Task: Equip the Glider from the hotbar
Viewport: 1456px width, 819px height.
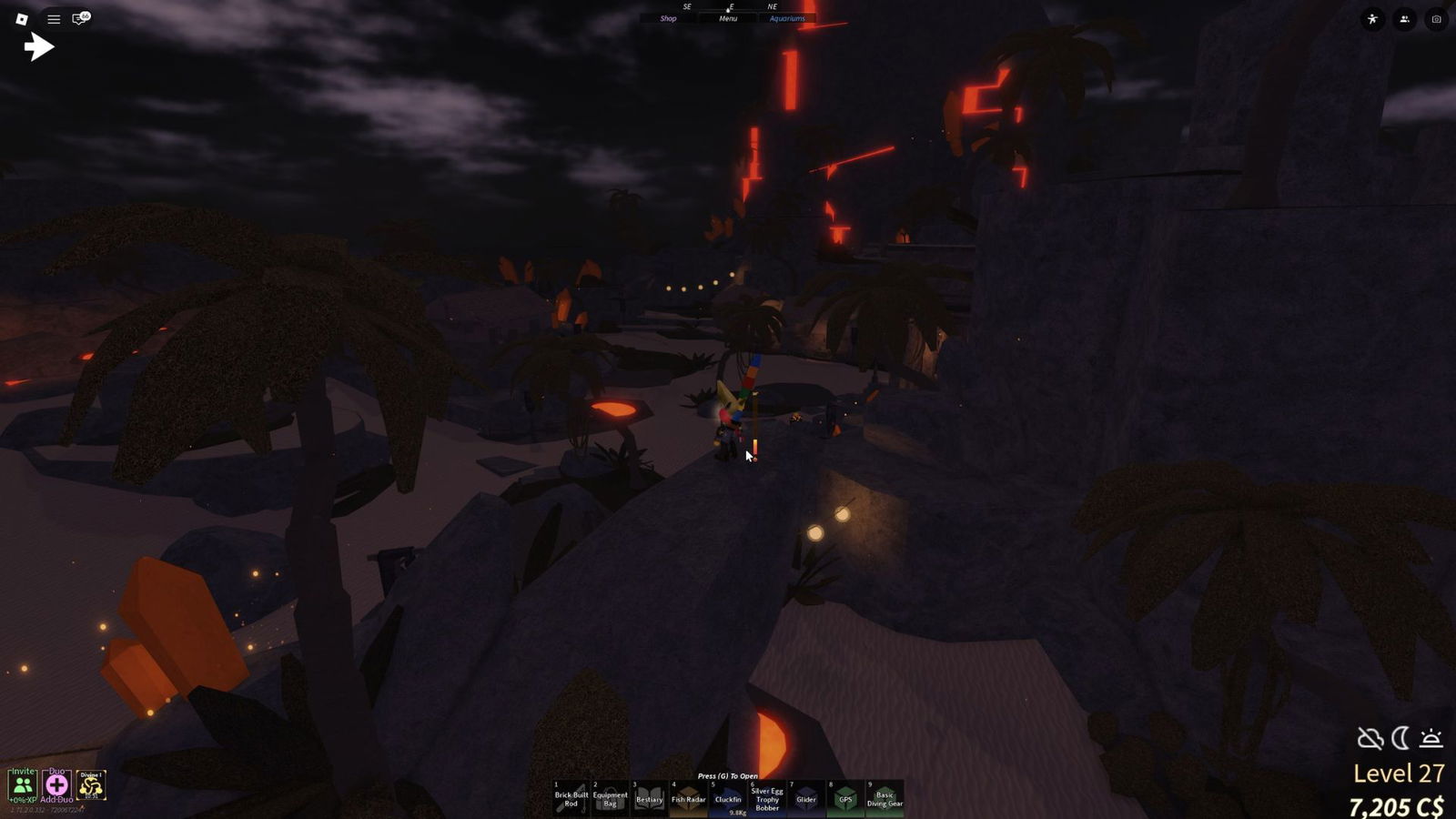Action: [806, 798]
